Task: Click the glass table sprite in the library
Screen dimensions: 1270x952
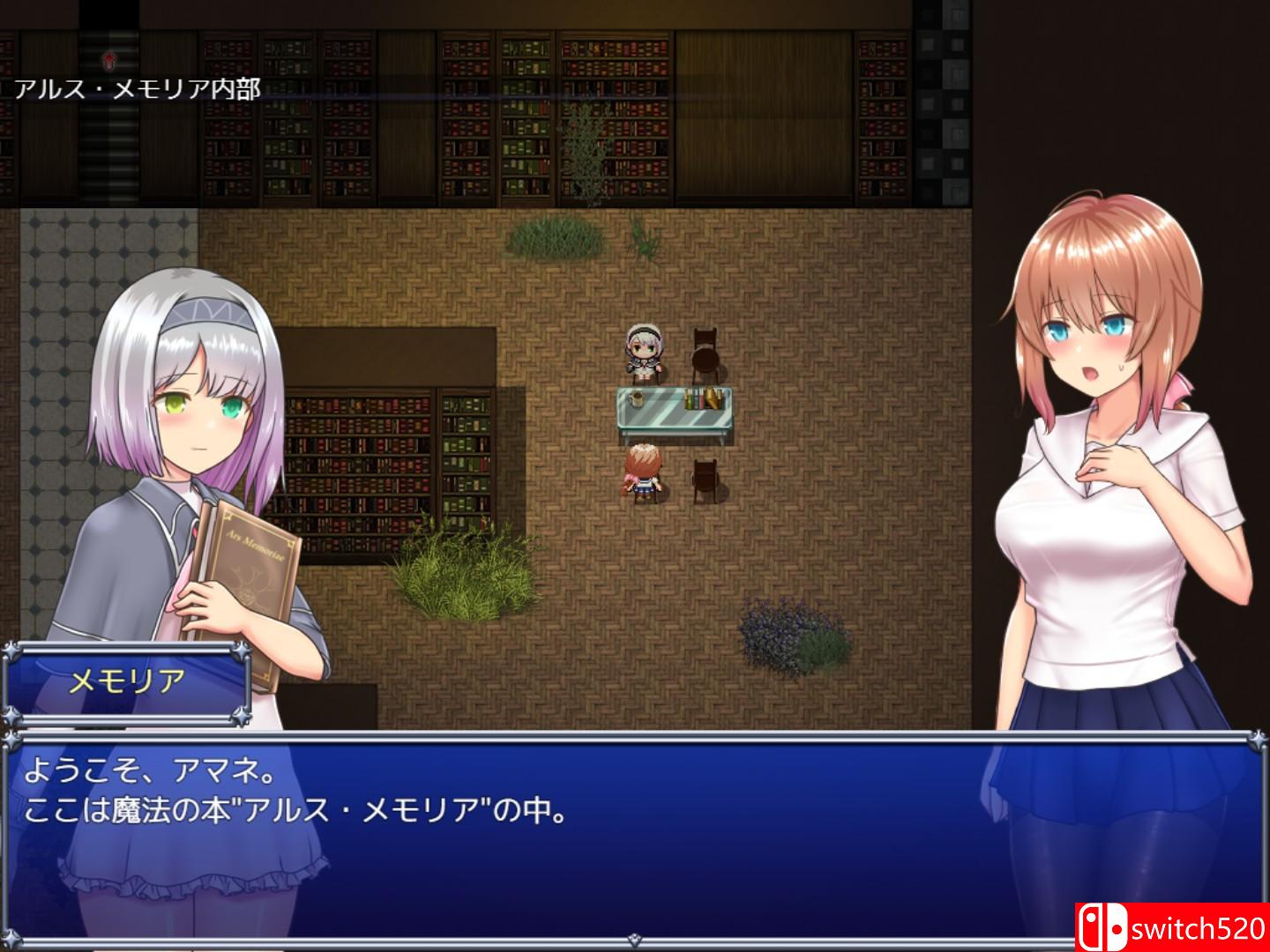Action: click(675, 410)
